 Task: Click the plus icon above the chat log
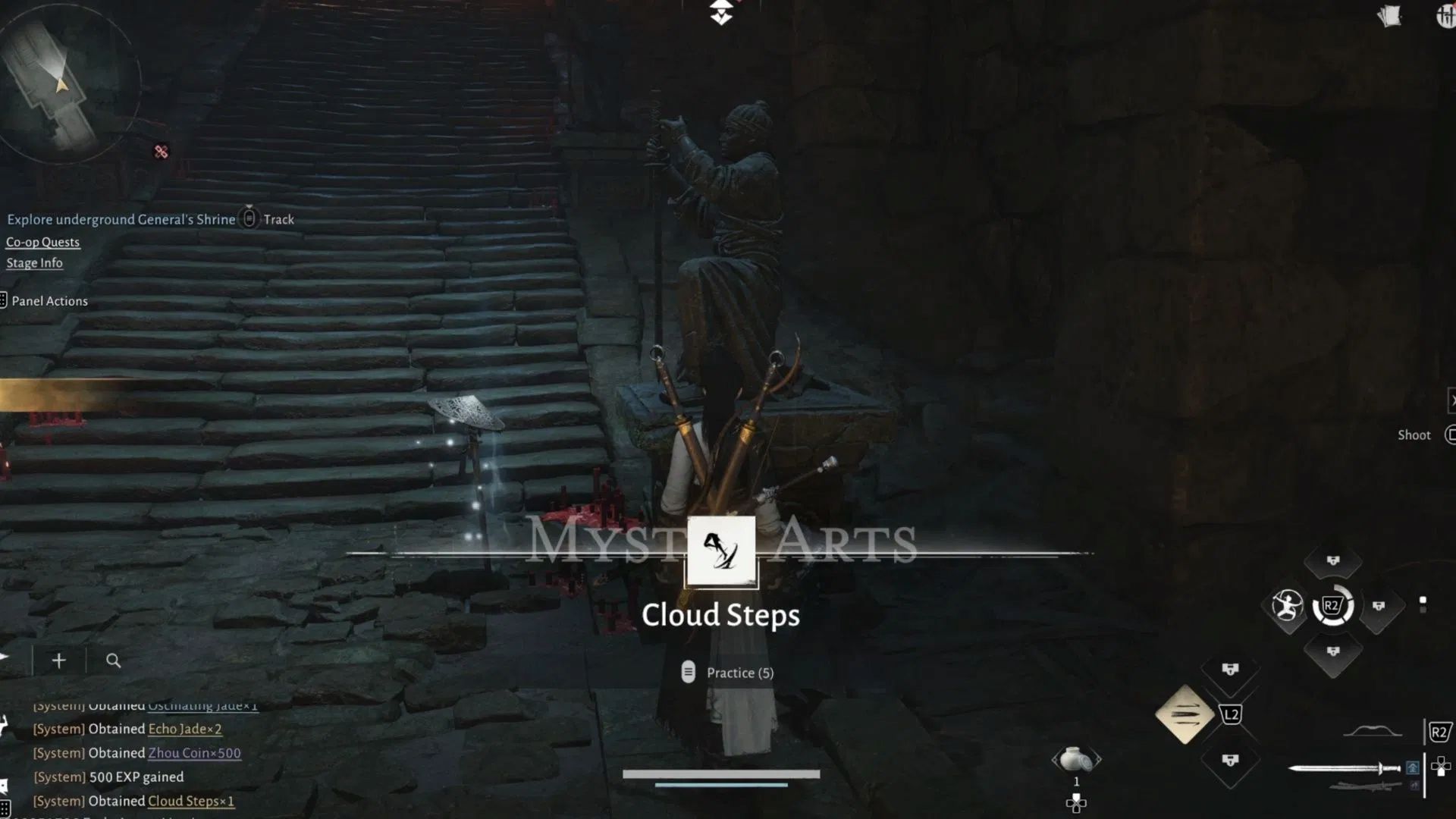point(58,660)
